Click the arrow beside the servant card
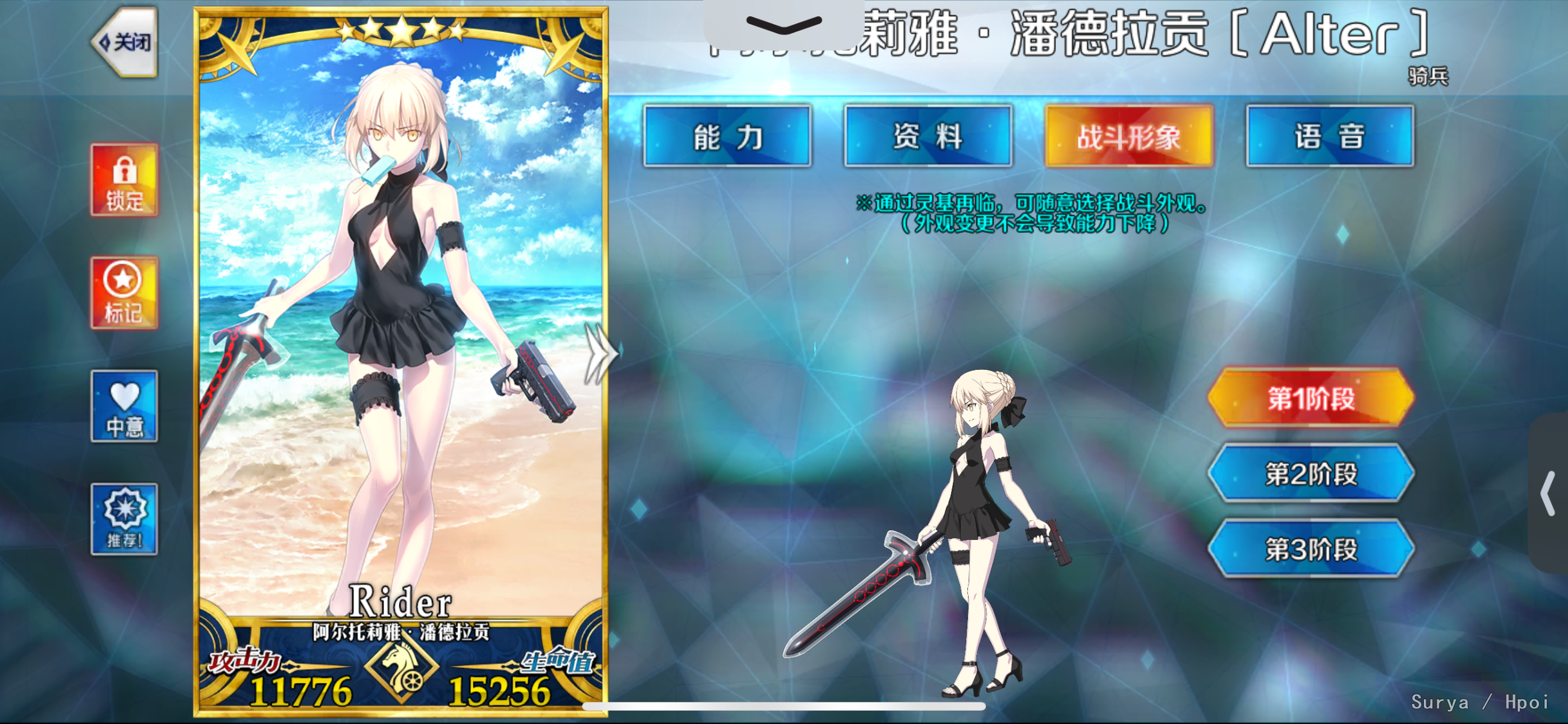This screenshot has width=1568, height=724. click(x=598, y=354)
